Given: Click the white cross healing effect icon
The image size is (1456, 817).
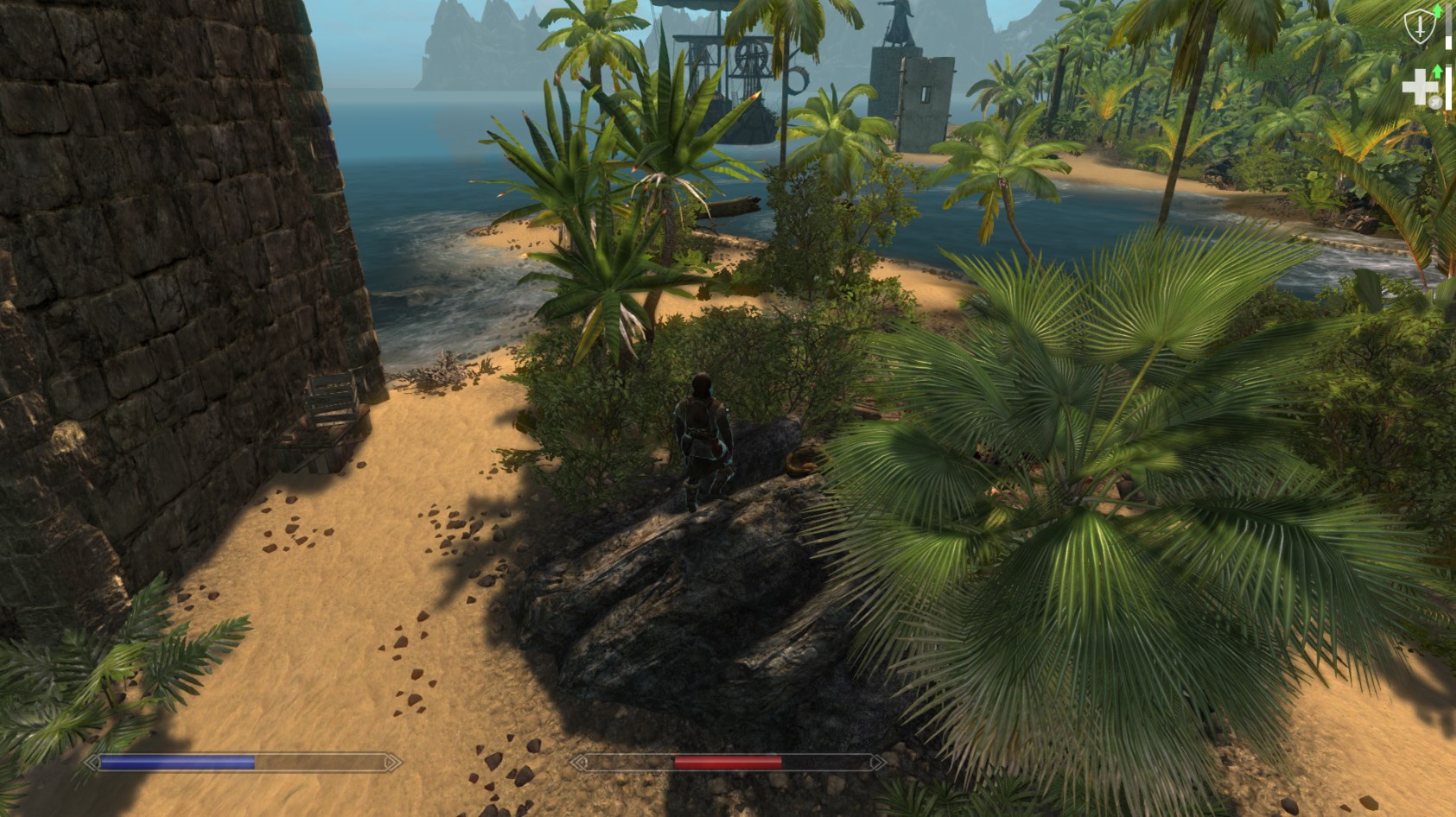Looking at the screenshot, I should (x=1418, y=88).
